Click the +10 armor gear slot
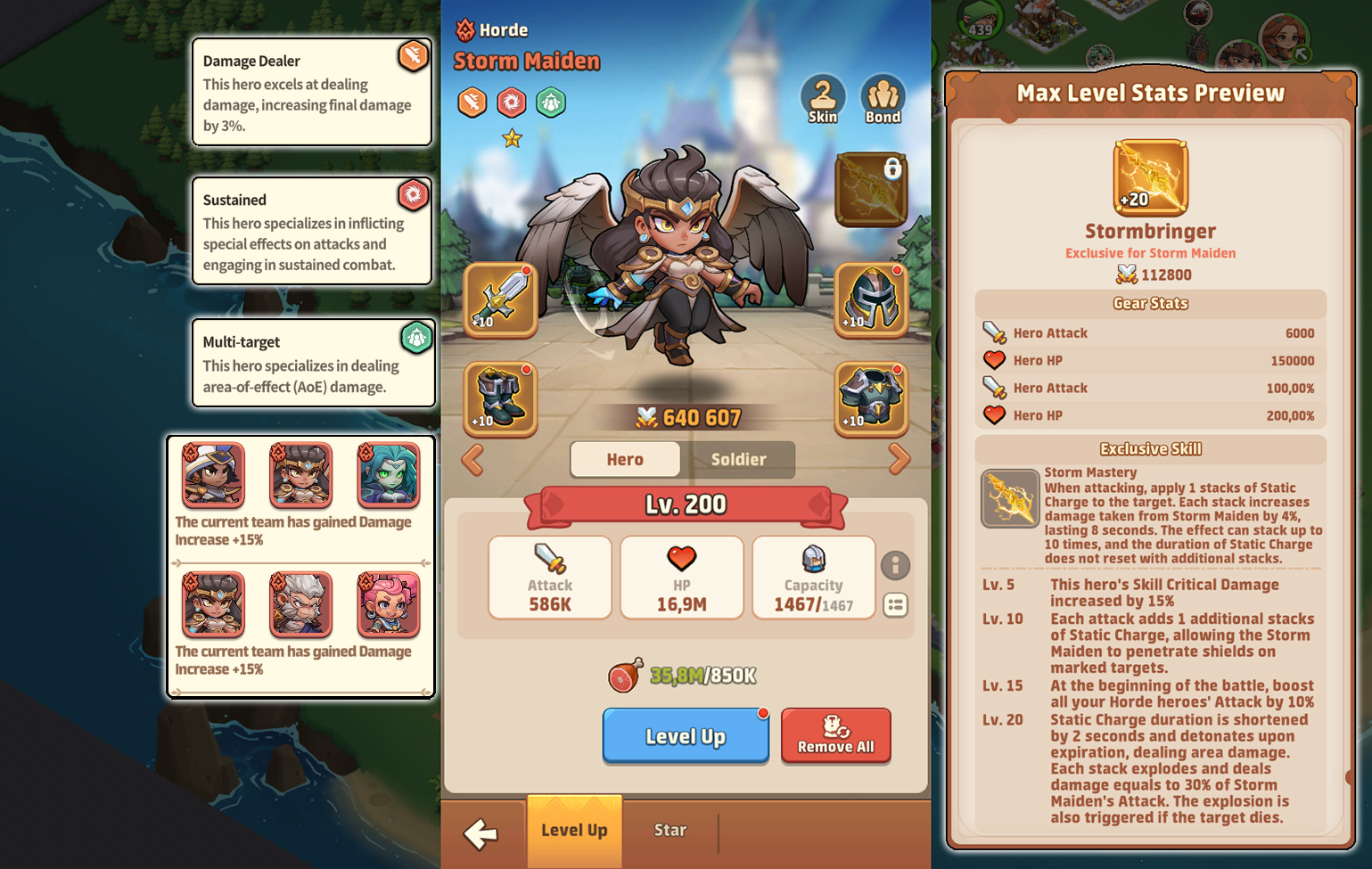The height and width of the screenshot is (869, 1372). pyautogui.click(x=871, y=399)
